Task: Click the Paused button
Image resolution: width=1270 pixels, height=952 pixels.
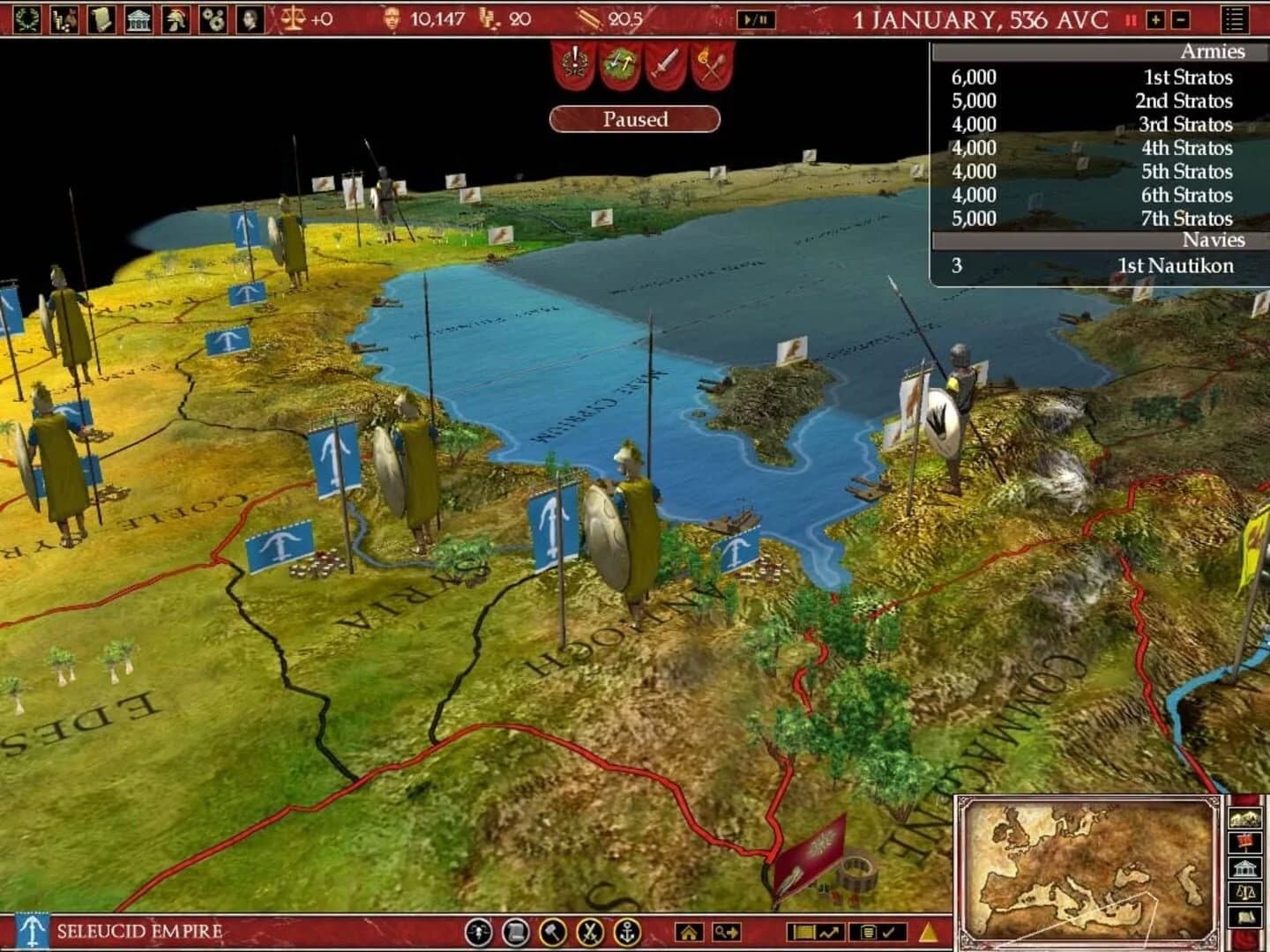Action: (x=637, y=118)
